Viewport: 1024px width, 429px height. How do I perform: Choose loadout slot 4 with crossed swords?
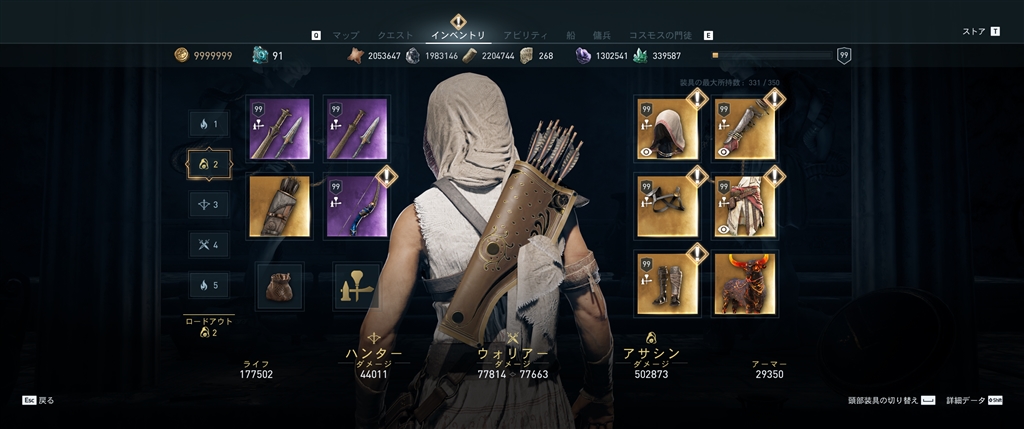click(208, 244)
